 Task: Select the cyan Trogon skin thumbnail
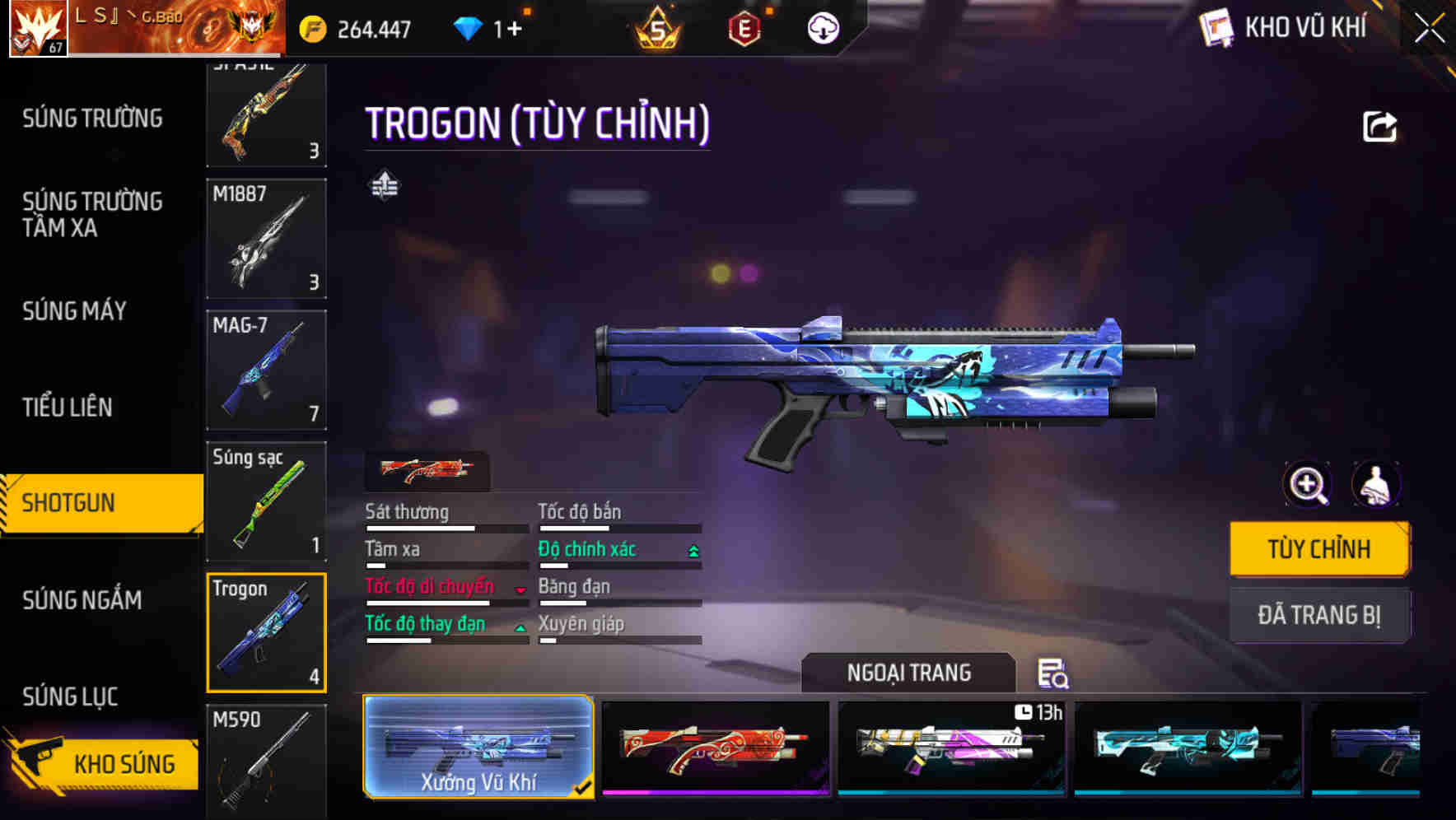click(x=1188, y=747)
